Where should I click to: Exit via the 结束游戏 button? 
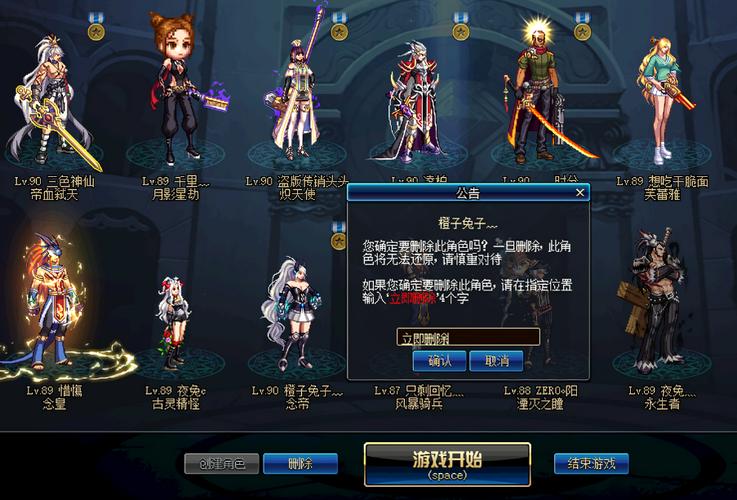(x=591, y=463)
